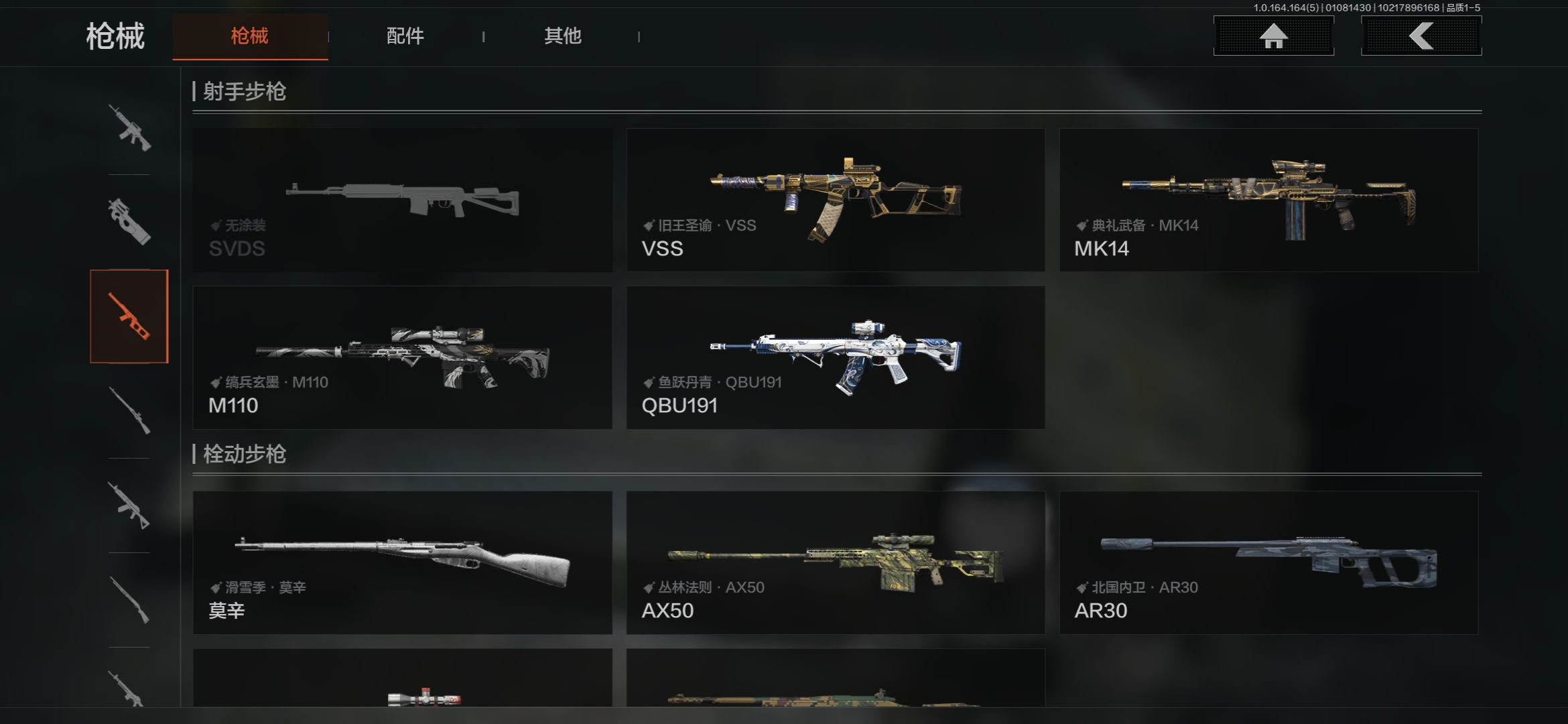
Task: Select the VSS rifle card
Action: tap(836, 200)
